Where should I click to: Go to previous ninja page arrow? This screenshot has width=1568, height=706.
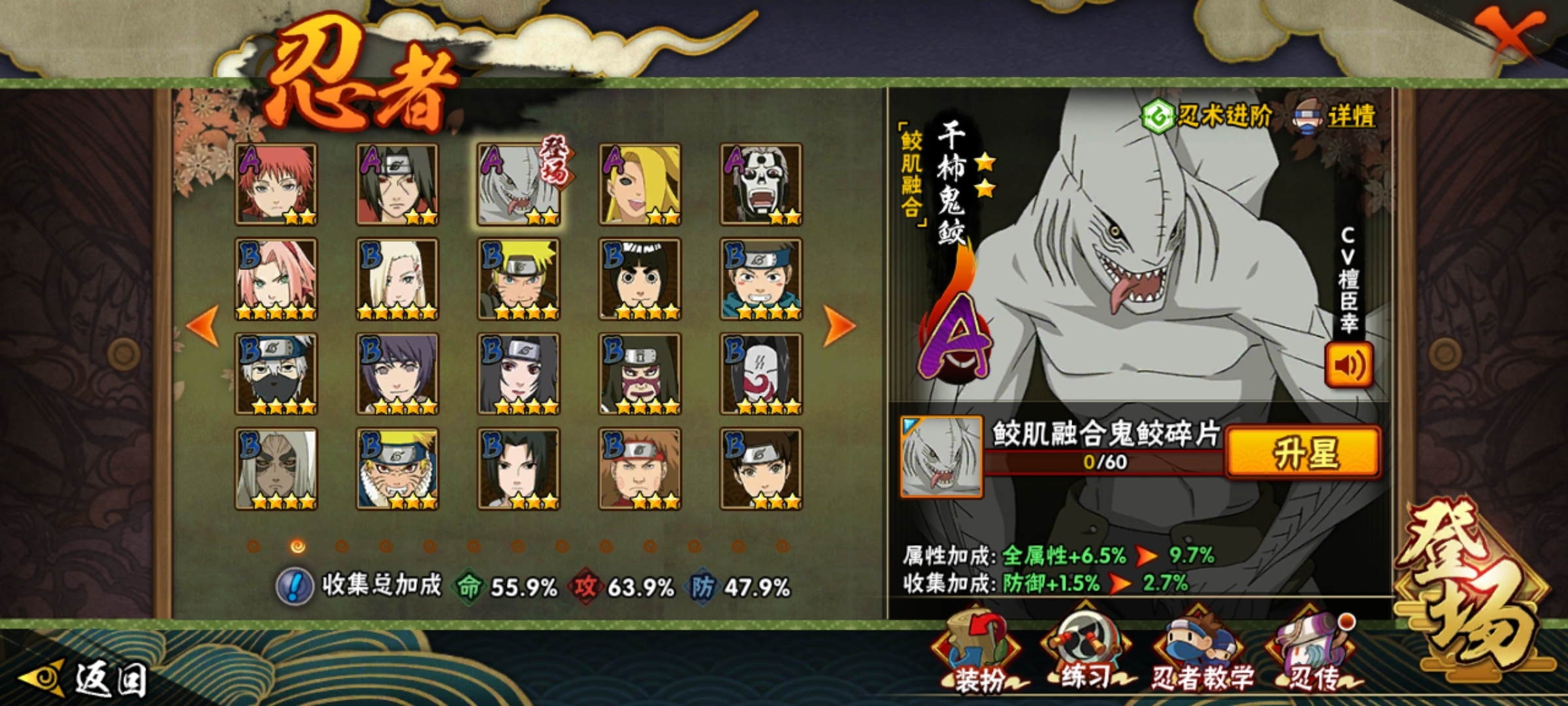pyautogui.click(x=204, y=326)
